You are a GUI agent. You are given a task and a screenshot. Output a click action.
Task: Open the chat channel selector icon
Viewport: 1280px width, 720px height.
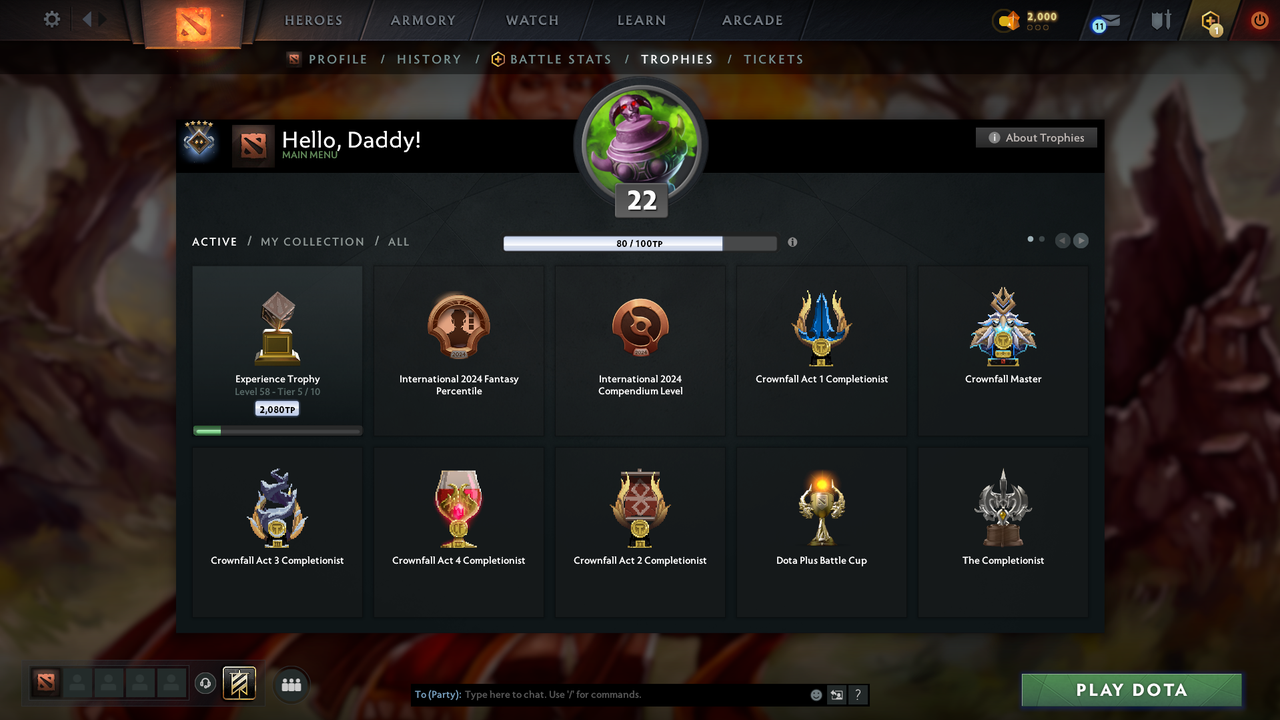(836, 694)
